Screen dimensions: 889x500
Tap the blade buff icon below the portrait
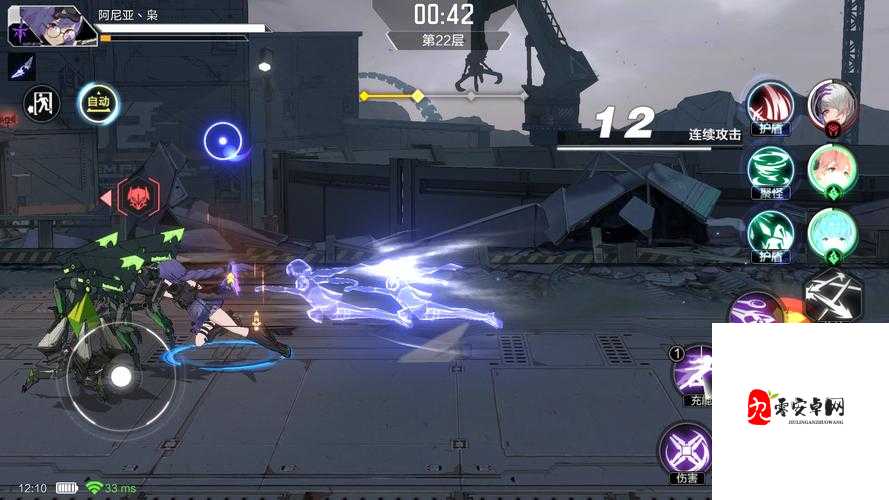(20, 66)
